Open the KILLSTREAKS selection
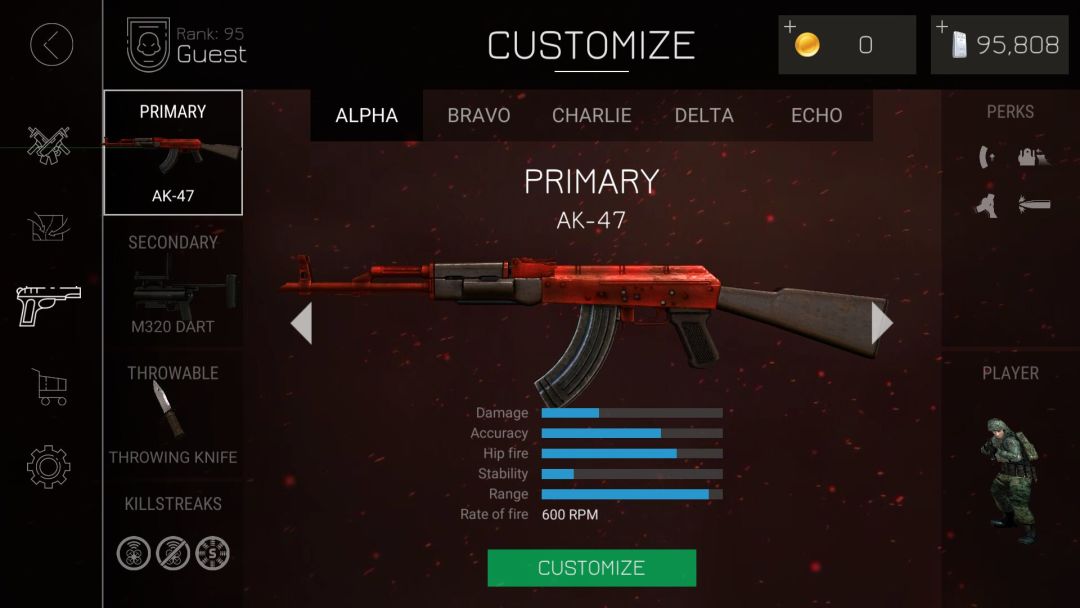Image resolution: width=1080 pixels, height=608 pixels. point(173,537)
